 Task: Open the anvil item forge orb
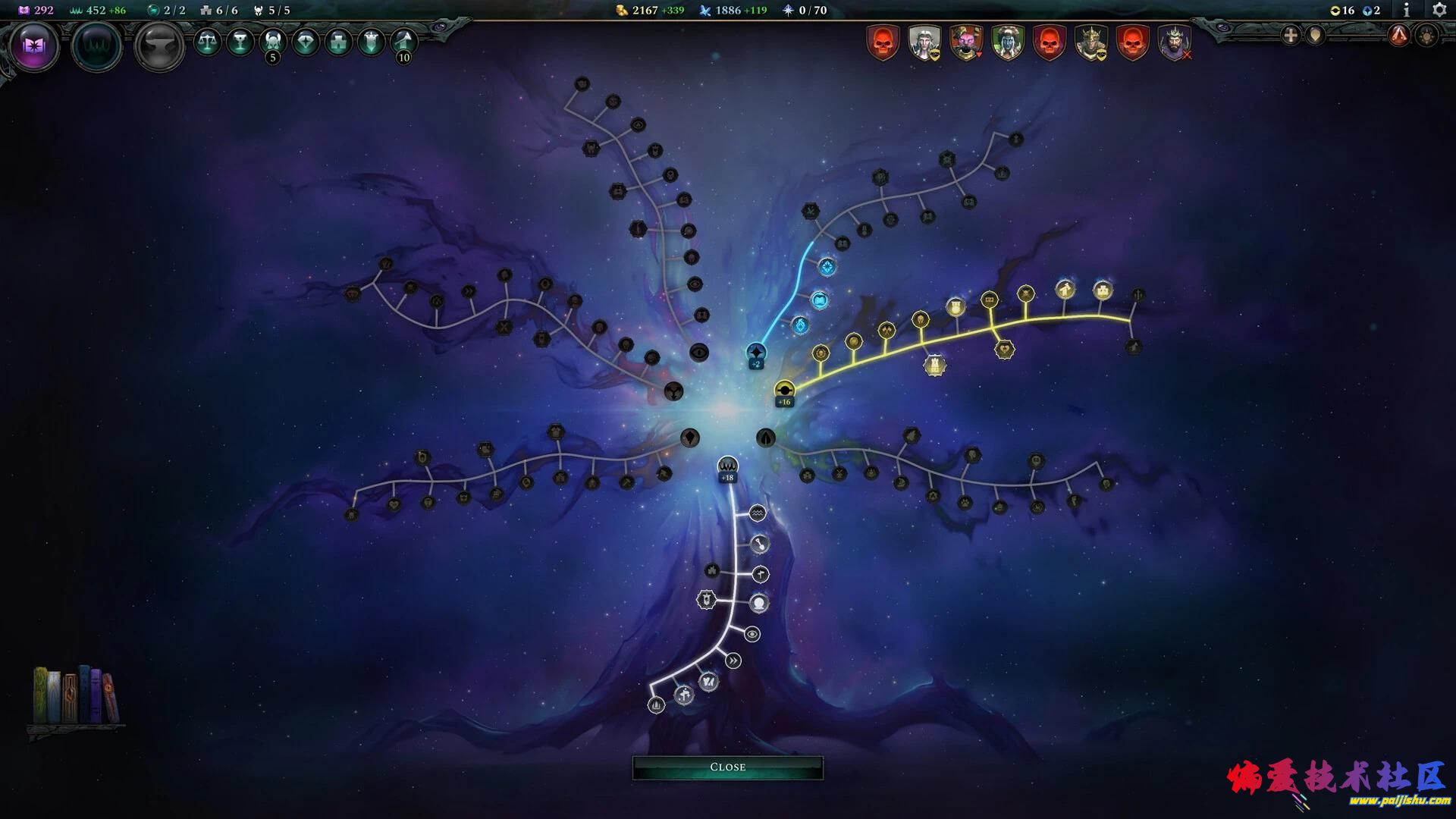point(159,46)
